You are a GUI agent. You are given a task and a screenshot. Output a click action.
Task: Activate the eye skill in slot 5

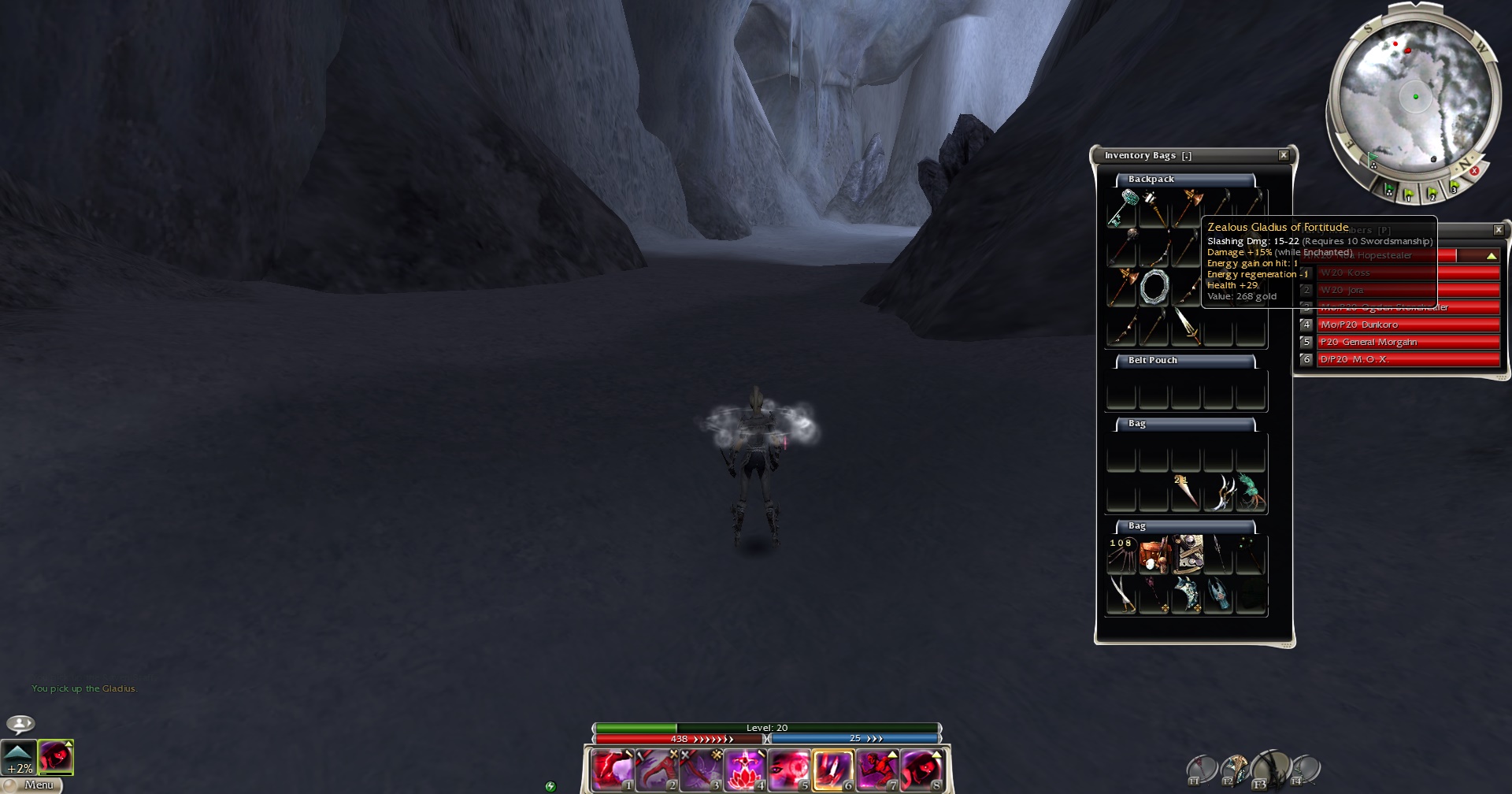click(x=789, y=770)
